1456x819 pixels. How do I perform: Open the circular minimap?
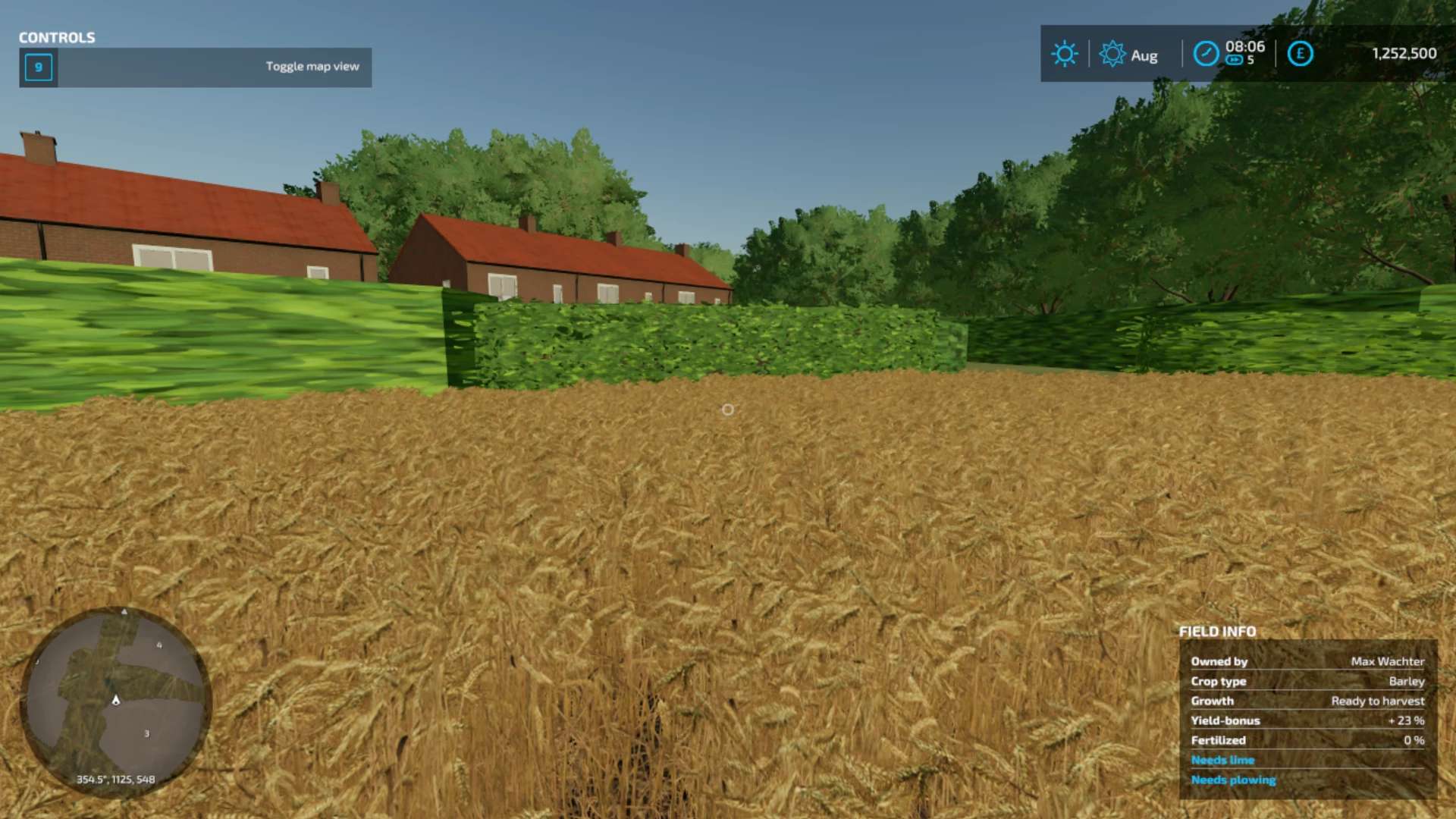116,701
